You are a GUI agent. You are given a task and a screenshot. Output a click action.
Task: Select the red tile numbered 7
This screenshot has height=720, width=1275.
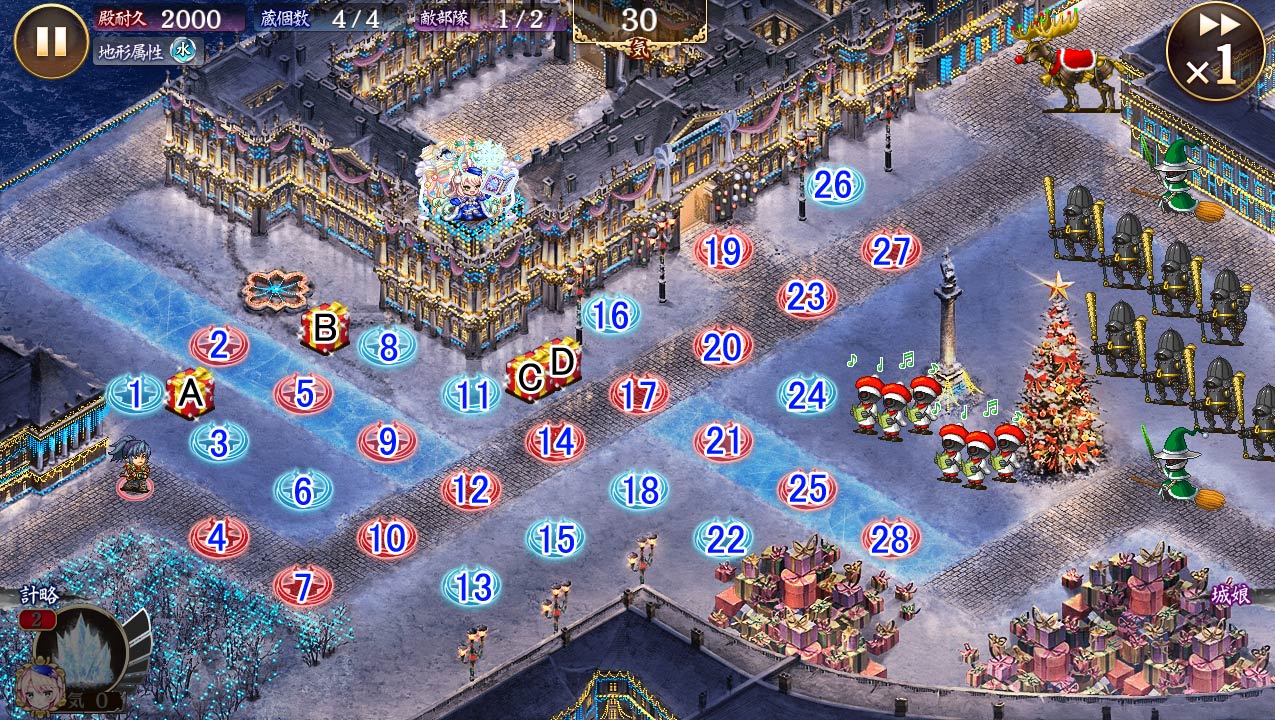tap(303, 586)
